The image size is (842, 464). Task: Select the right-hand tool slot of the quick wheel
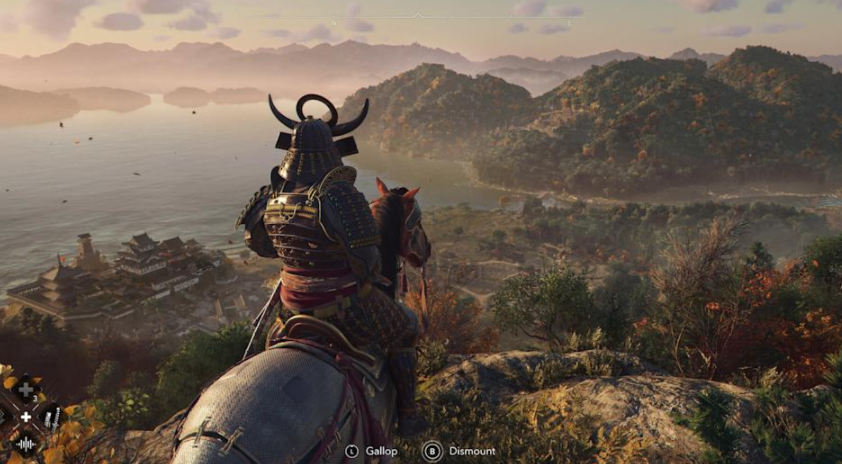pos(51,417)
